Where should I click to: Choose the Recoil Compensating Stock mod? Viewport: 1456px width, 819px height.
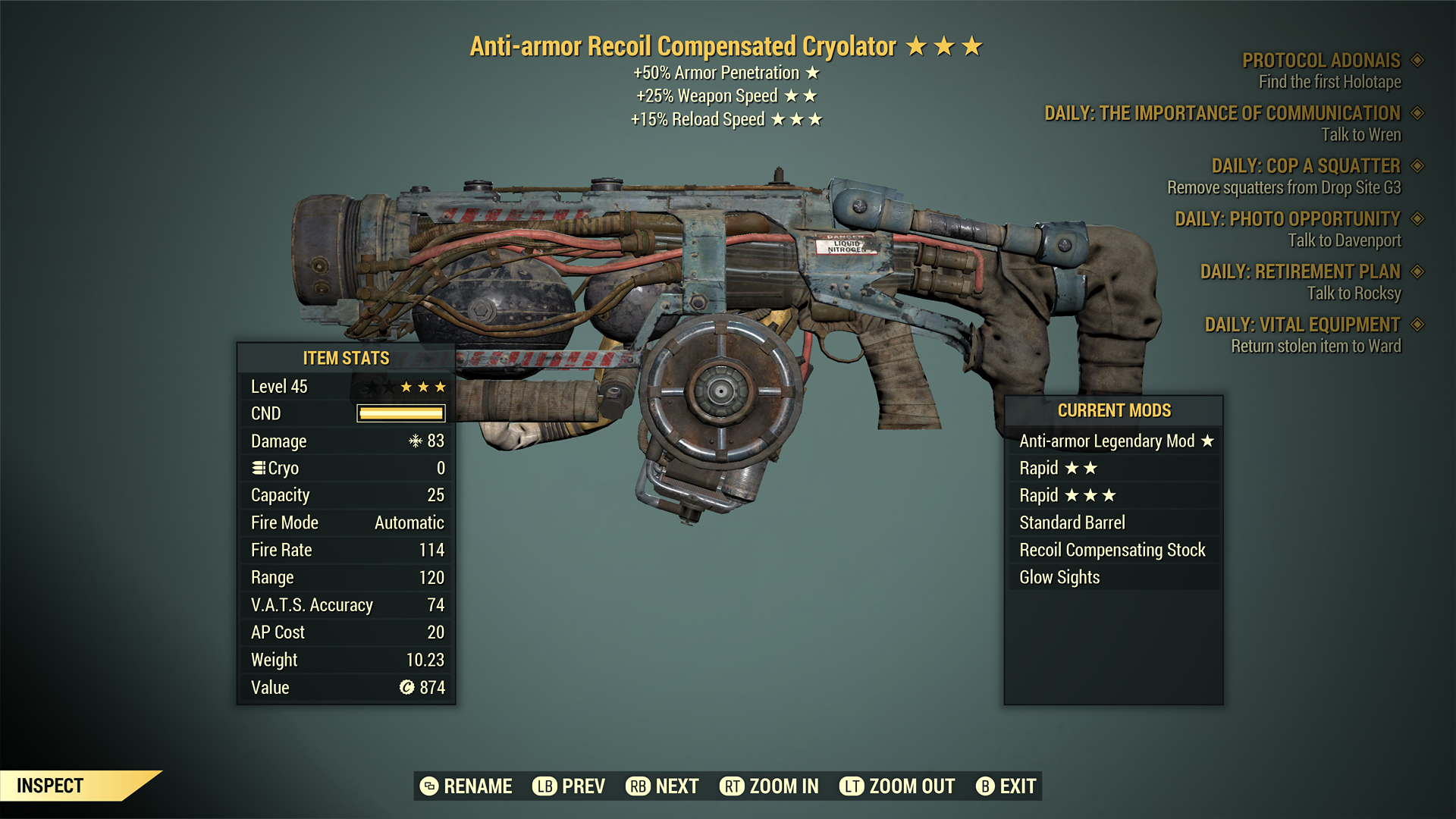tap(1112, 551)
